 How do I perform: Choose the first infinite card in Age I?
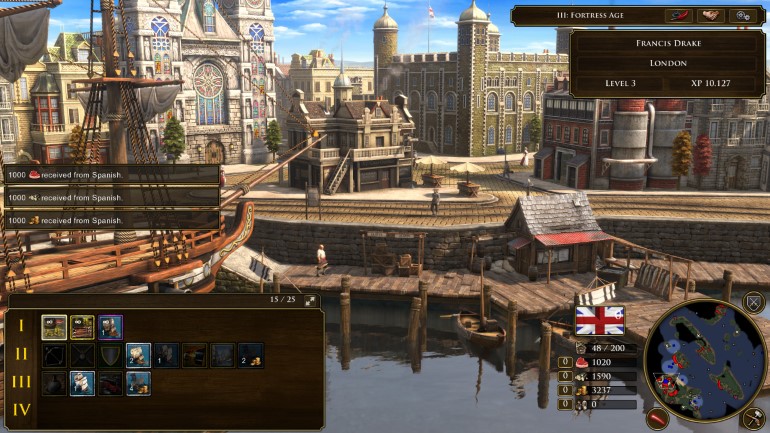(54, 327)
